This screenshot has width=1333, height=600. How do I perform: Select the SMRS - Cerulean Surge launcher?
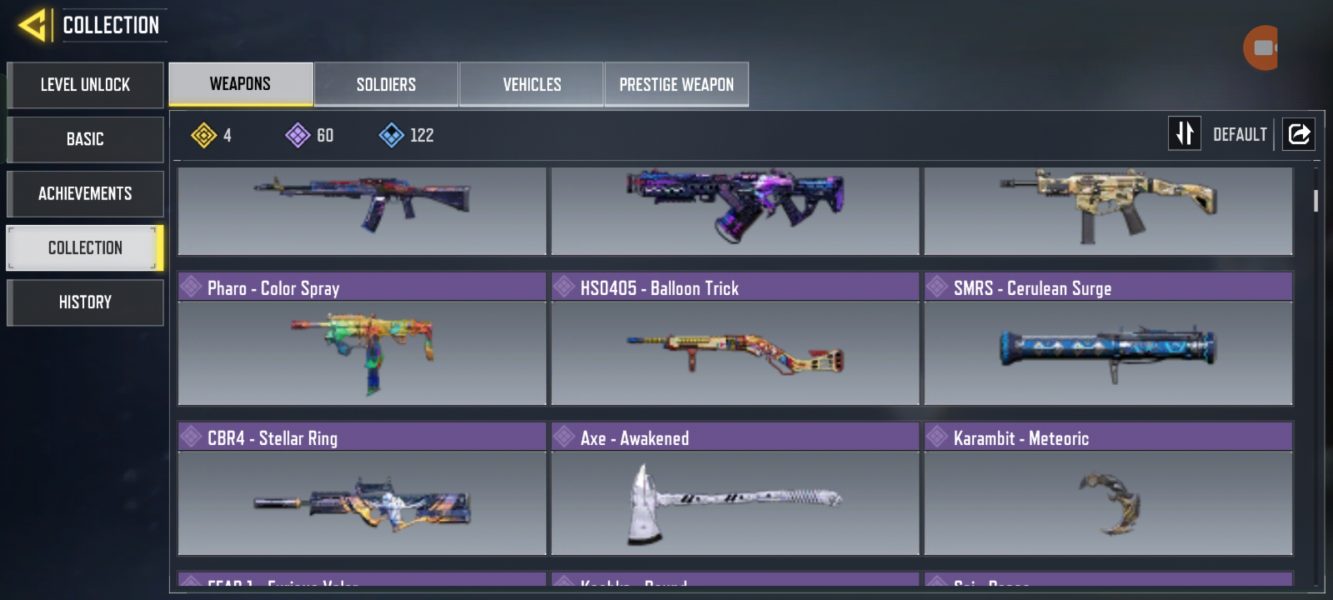click(1108, 340)
